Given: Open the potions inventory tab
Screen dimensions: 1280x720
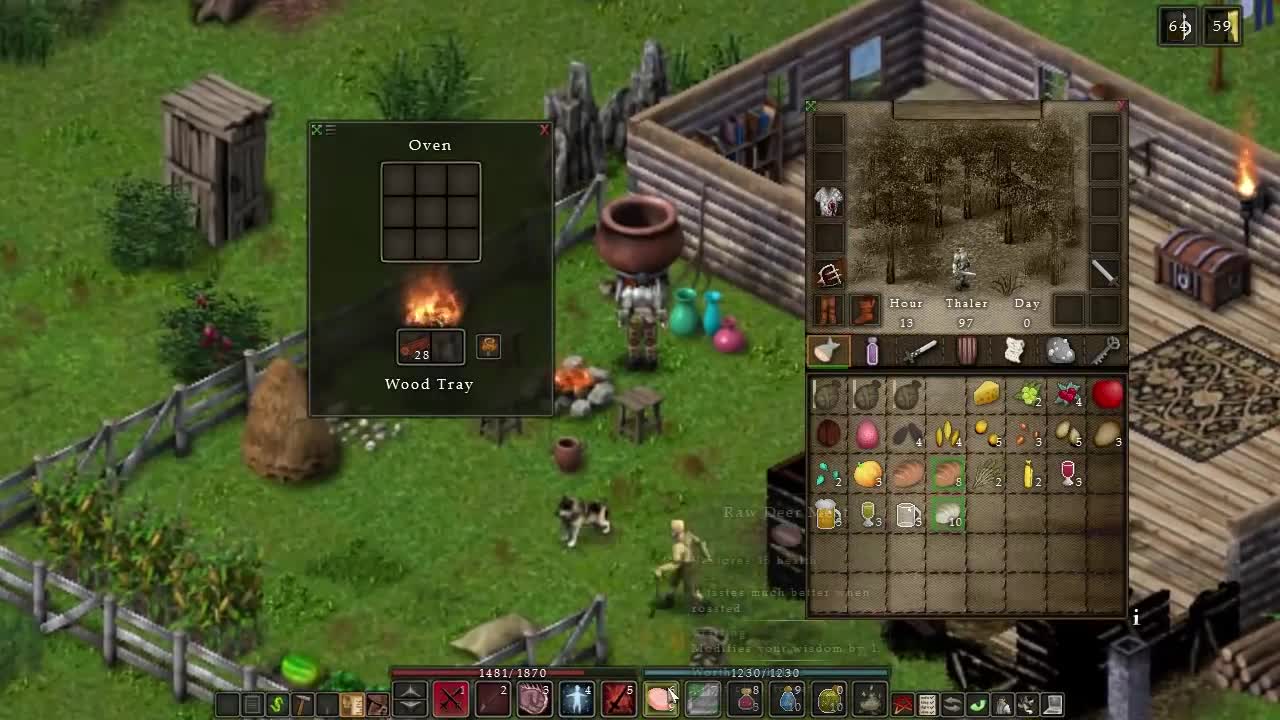Looking at the screenshot, I should 871,351.
